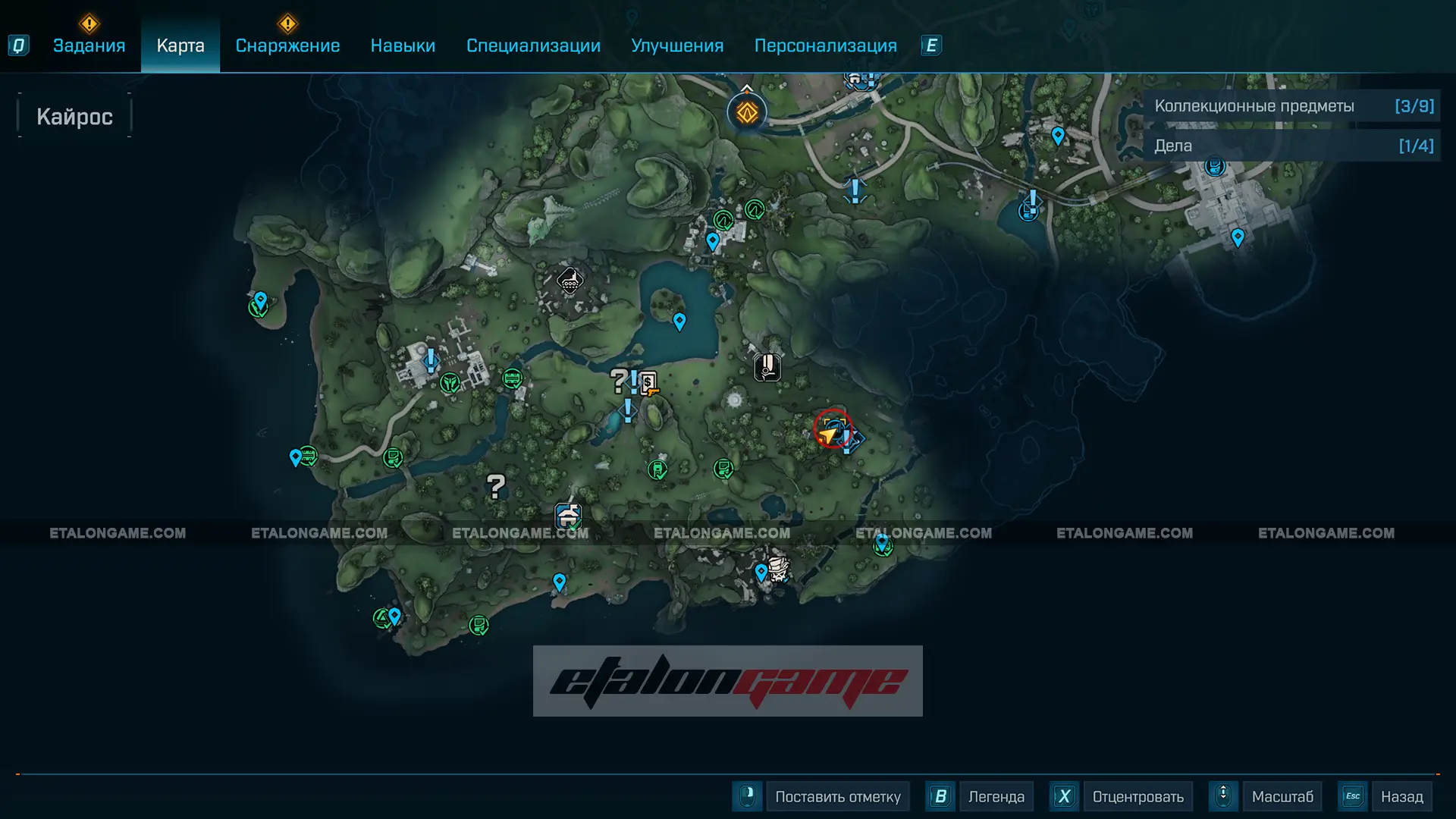Choose Отцентровать to center the map
The height and width of the screenshot is (819, 1456).
(x=1137, y=796)
